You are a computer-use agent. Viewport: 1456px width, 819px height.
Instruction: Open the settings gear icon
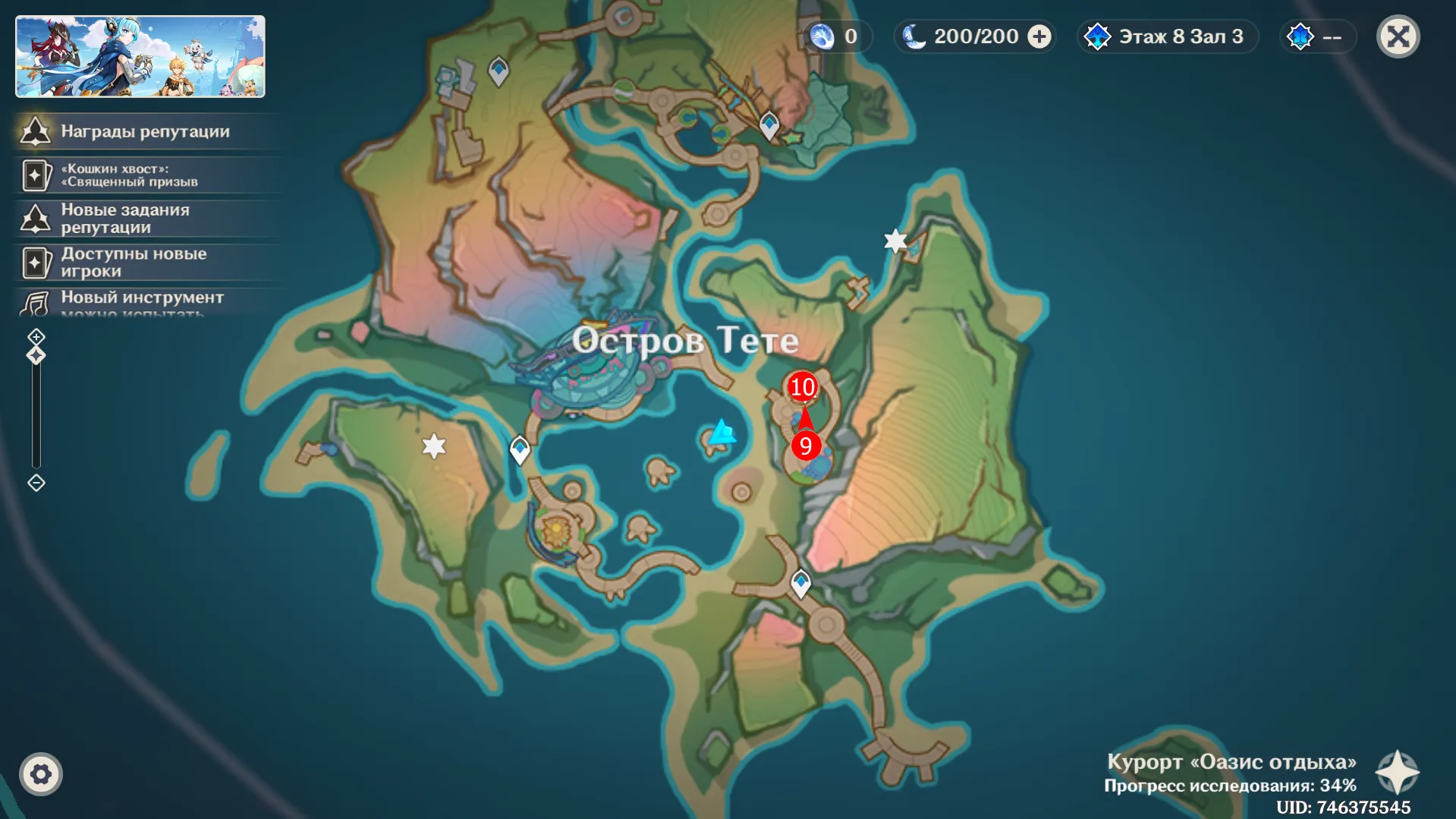(42, 773)
